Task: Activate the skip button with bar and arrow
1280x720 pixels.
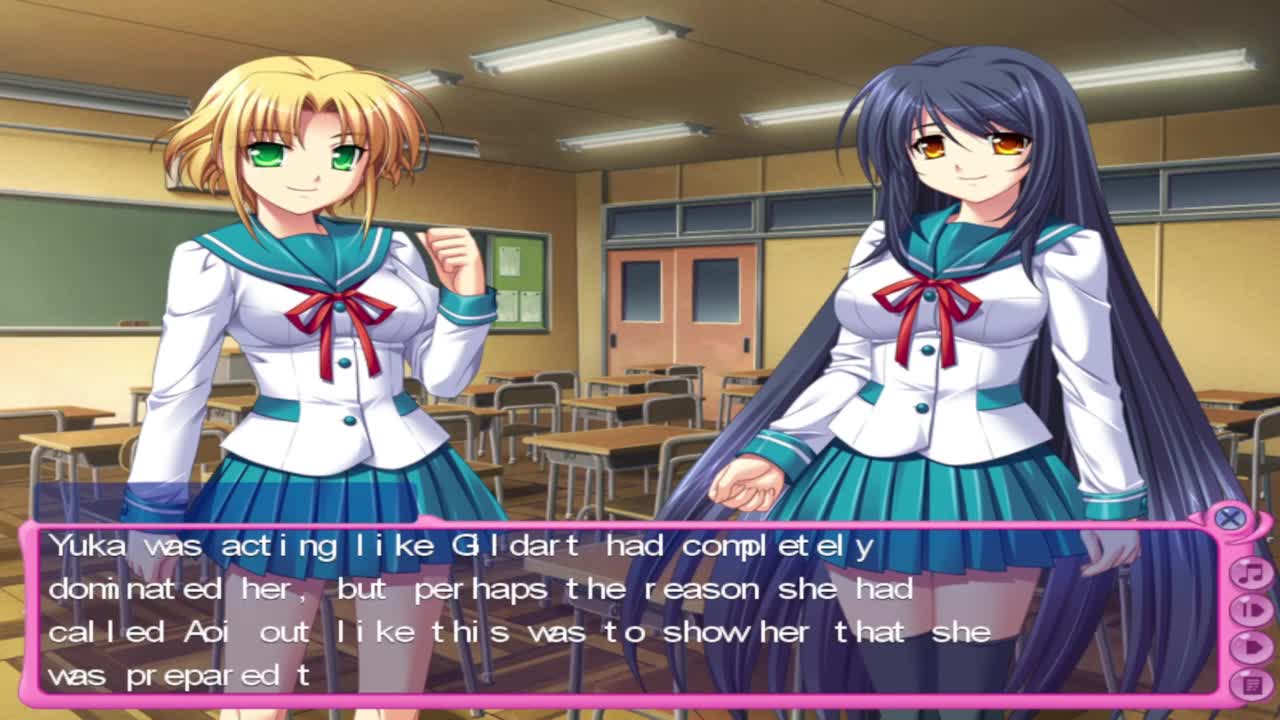Action: click(x=1250, y=609)
